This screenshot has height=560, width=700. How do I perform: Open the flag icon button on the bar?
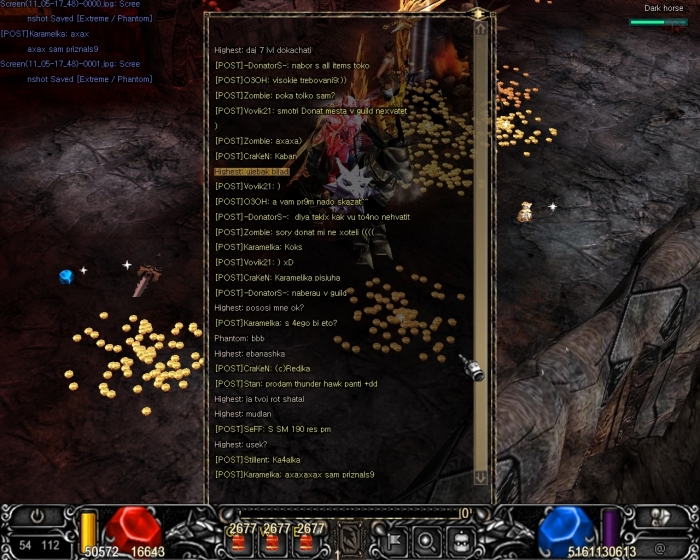394,540
